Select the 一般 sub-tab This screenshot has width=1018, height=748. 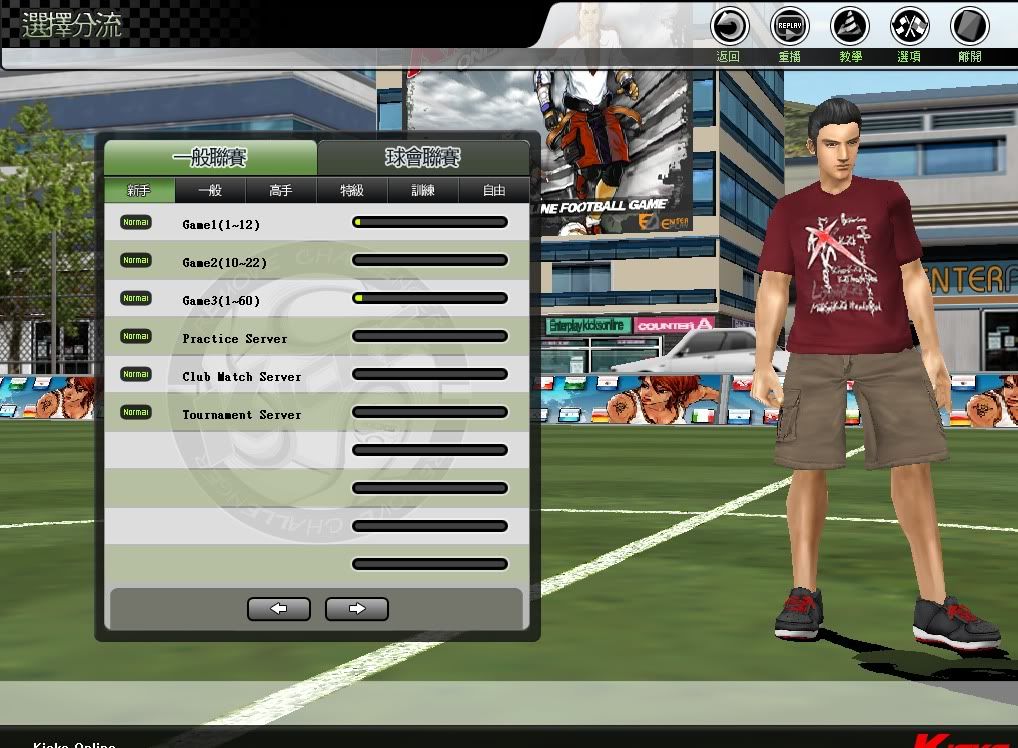[210, 190]
